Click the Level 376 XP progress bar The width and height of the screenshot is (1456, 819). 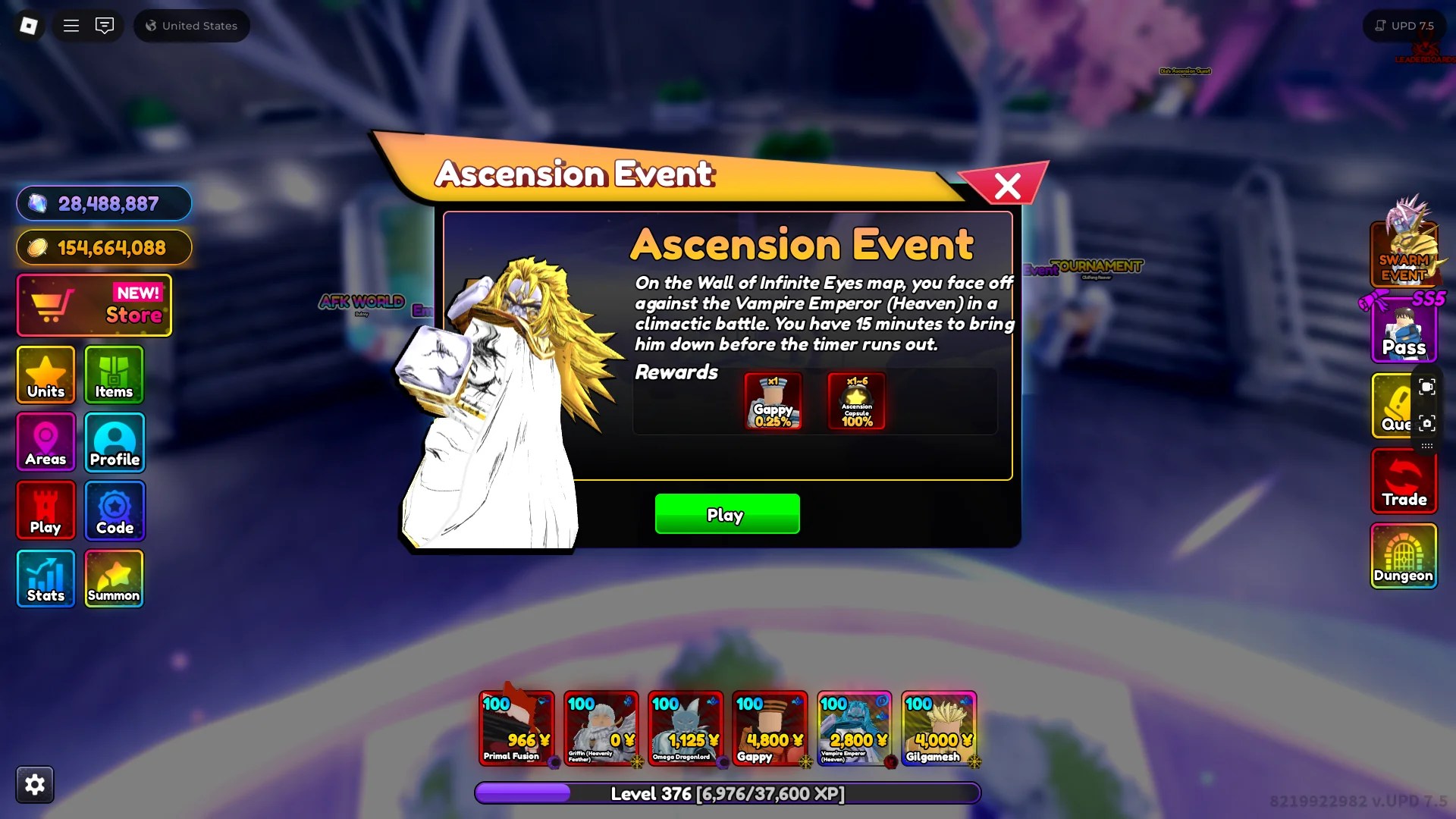(727, 793)
